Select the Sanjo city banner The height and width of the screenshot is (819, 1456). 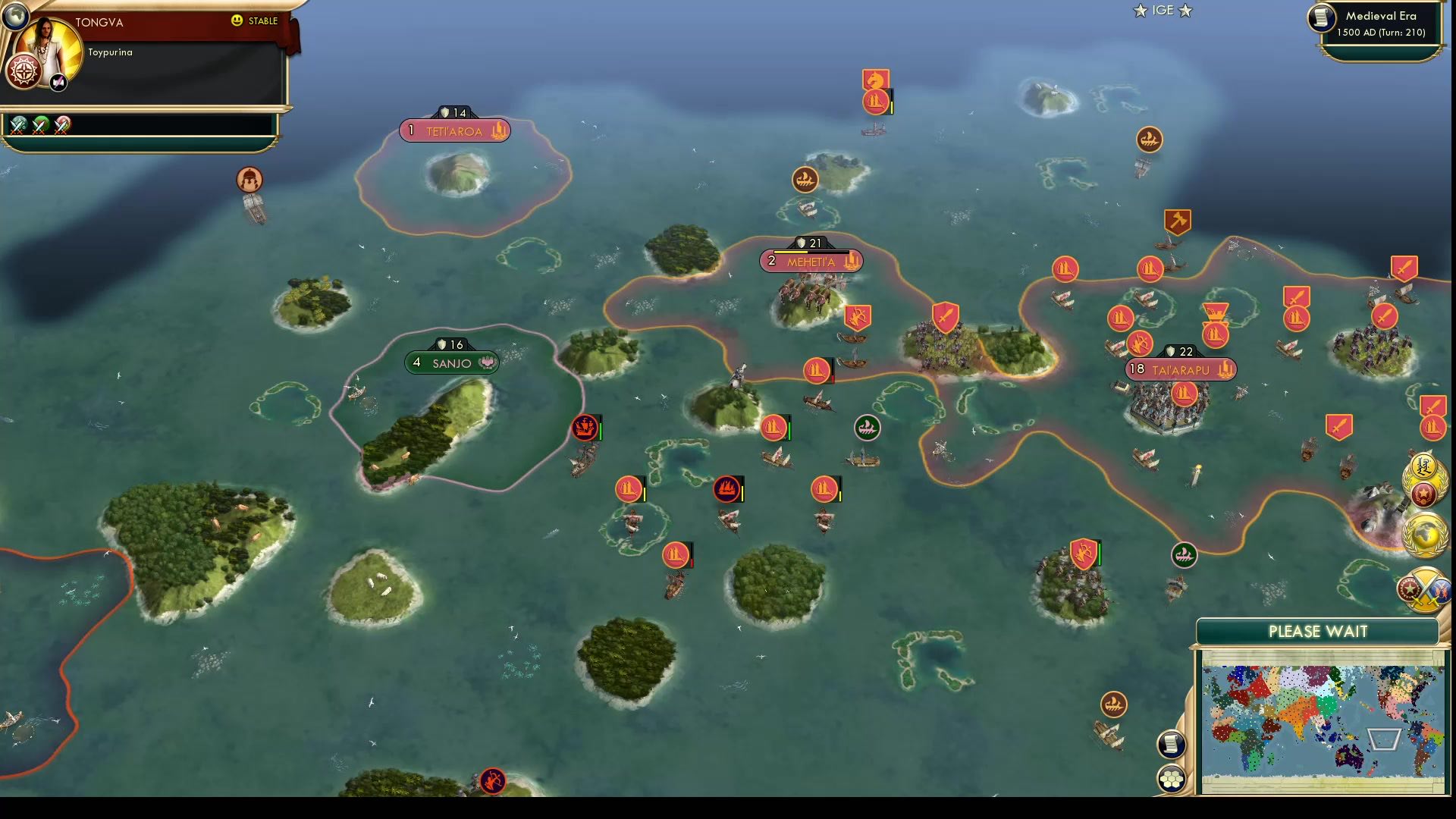coord(450,362)
